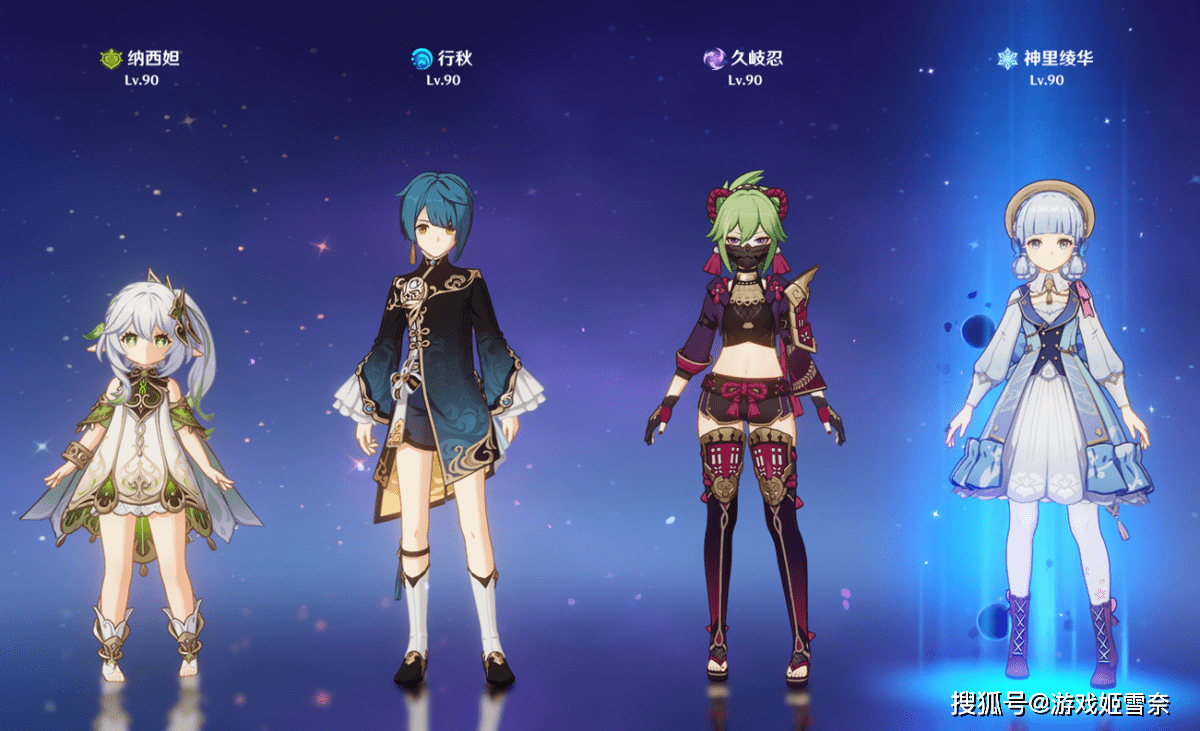
Task: Select the highlighted Kamisato Ayaka slot
Action: [x=1048, y=420]
